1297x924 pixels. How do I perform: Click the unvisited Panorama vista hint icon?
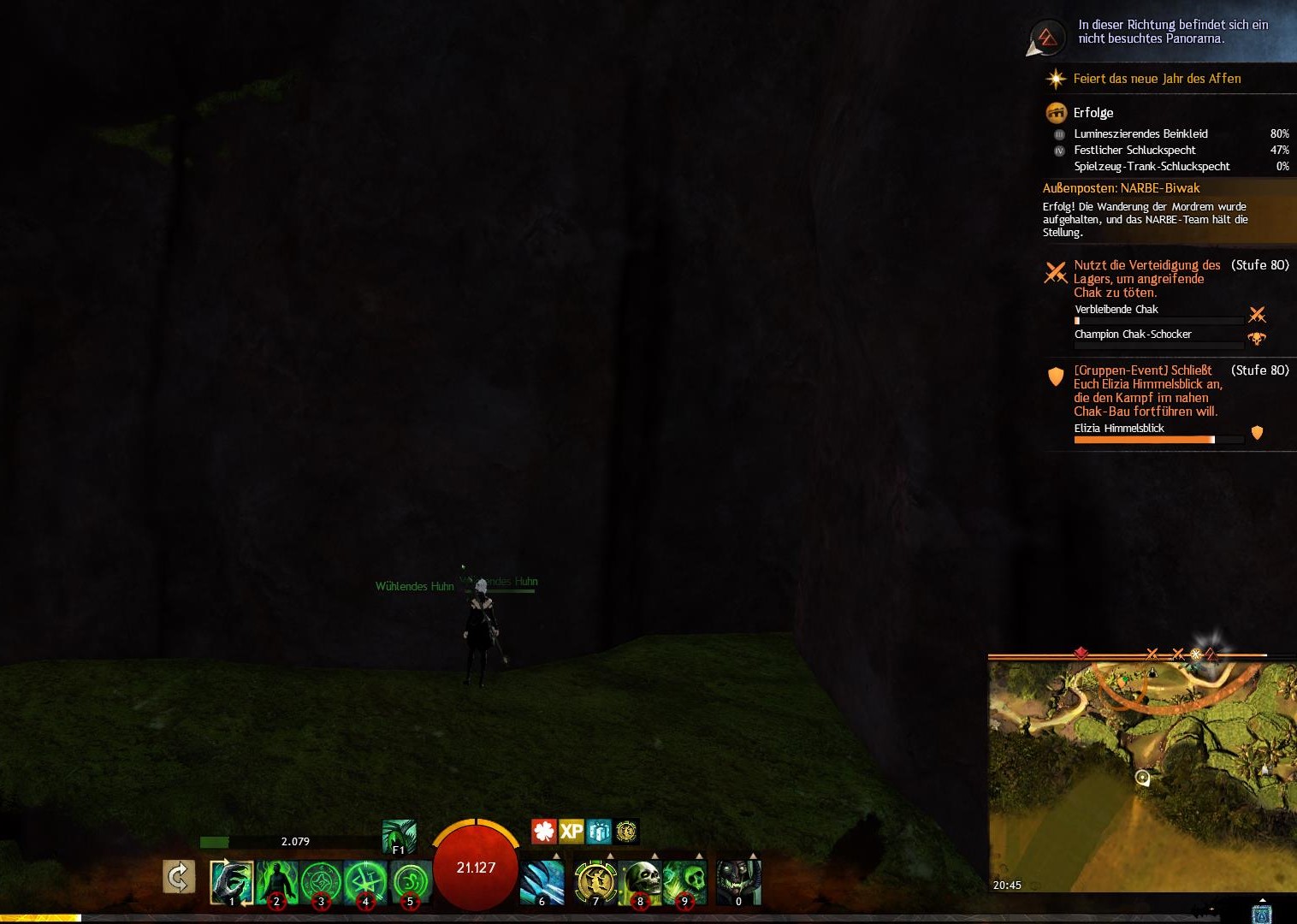point(1046,37)
